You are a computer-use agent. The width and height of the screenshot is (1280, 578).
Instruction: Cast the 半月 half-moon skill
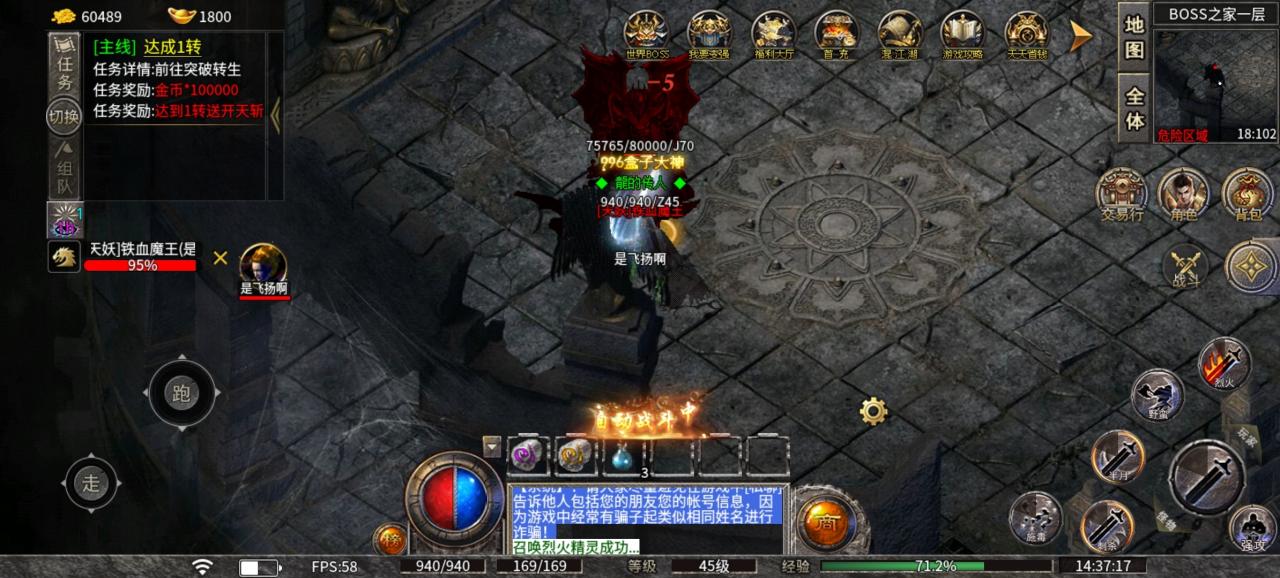[1117, 457]
